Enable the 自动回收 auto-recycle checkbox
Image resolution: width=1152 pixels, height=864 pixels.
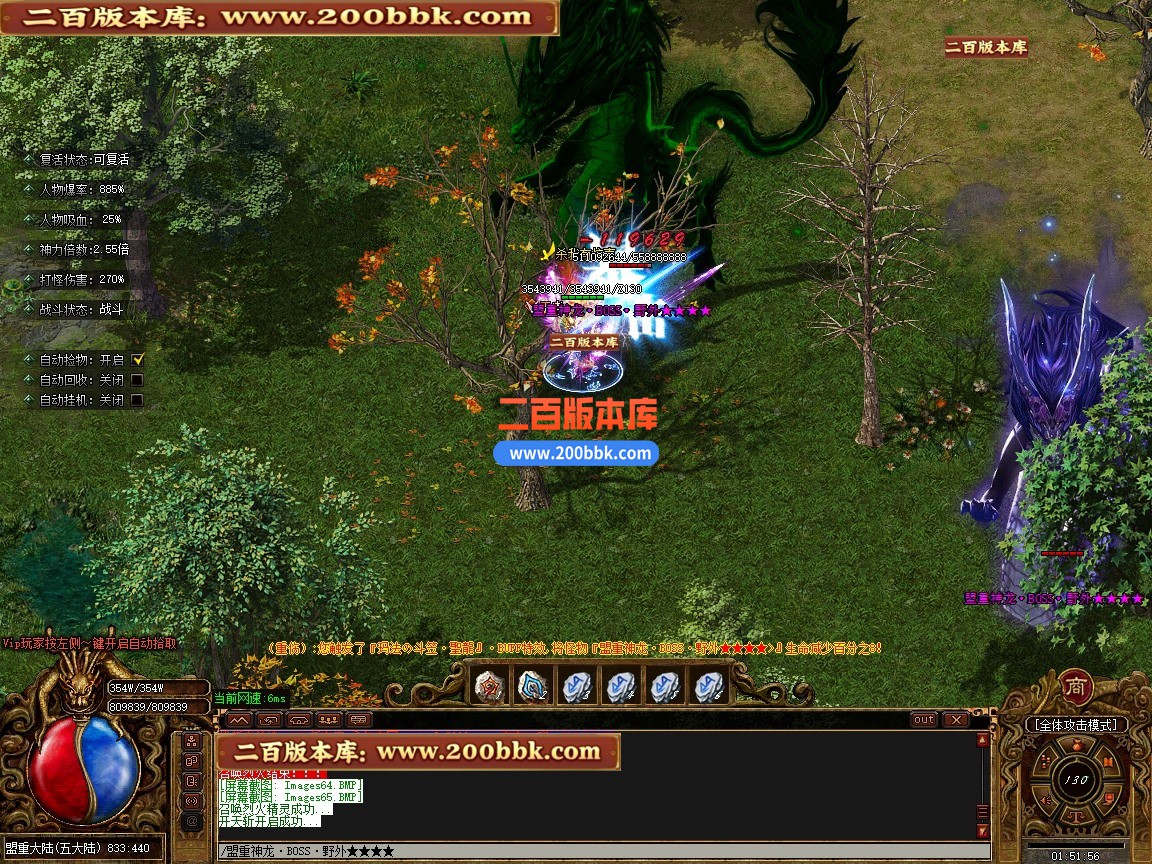point(137,380)
